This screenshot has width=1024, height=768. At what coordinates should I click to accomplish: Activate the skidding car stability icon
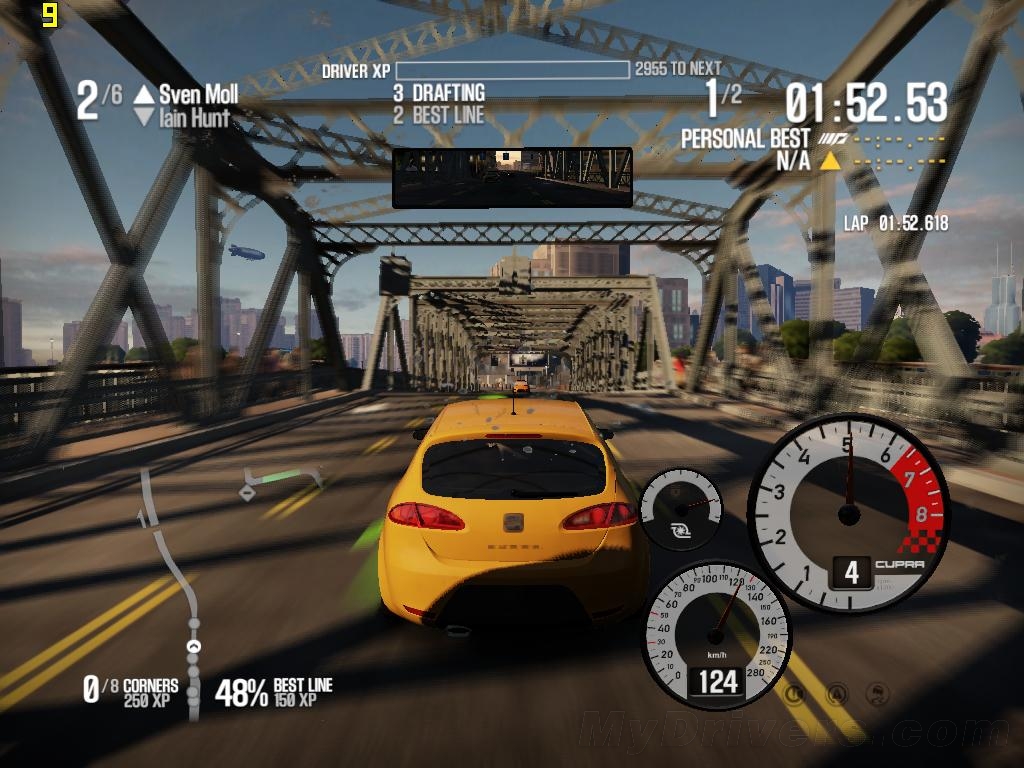coord(877,692)
